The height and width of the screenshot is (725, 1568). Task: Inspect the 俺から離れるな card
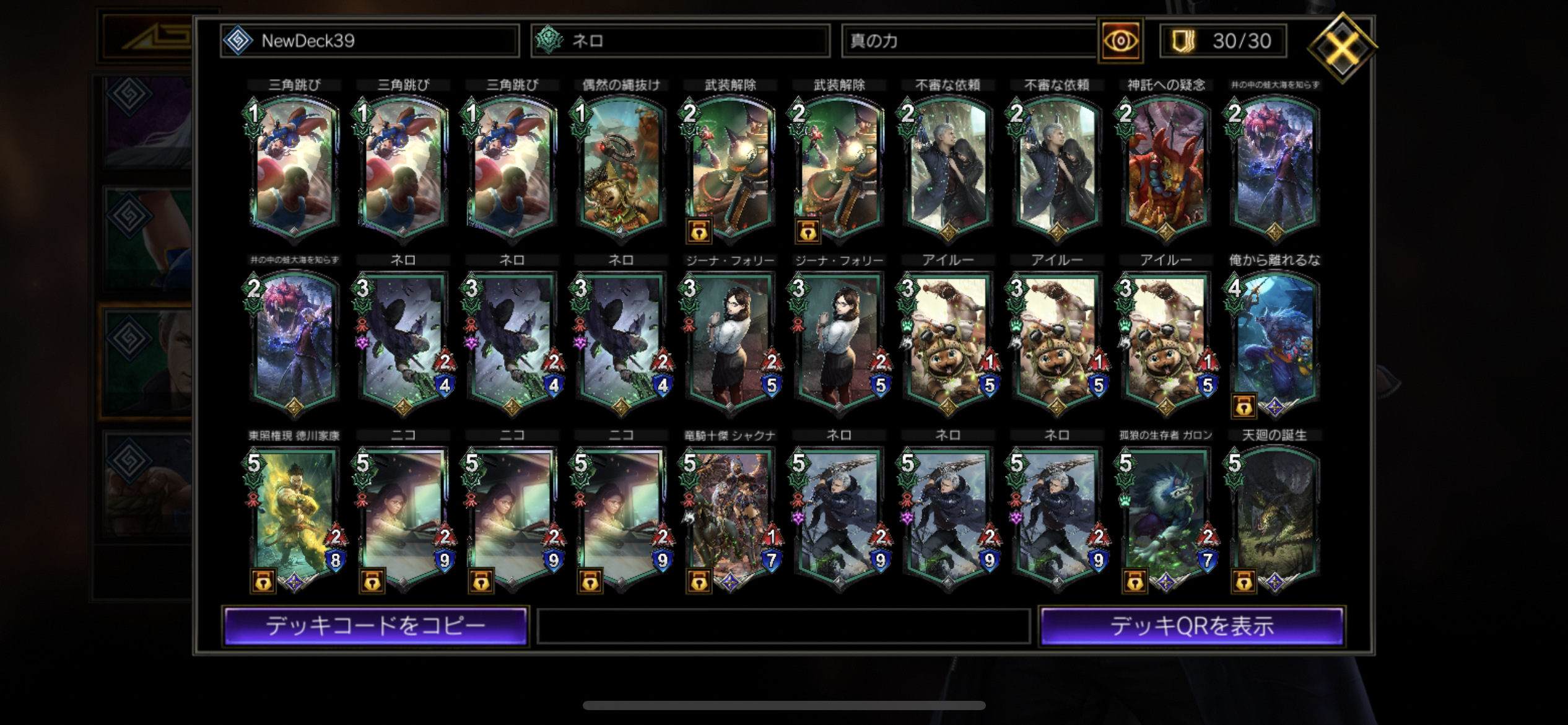(x=1274, y=341)
